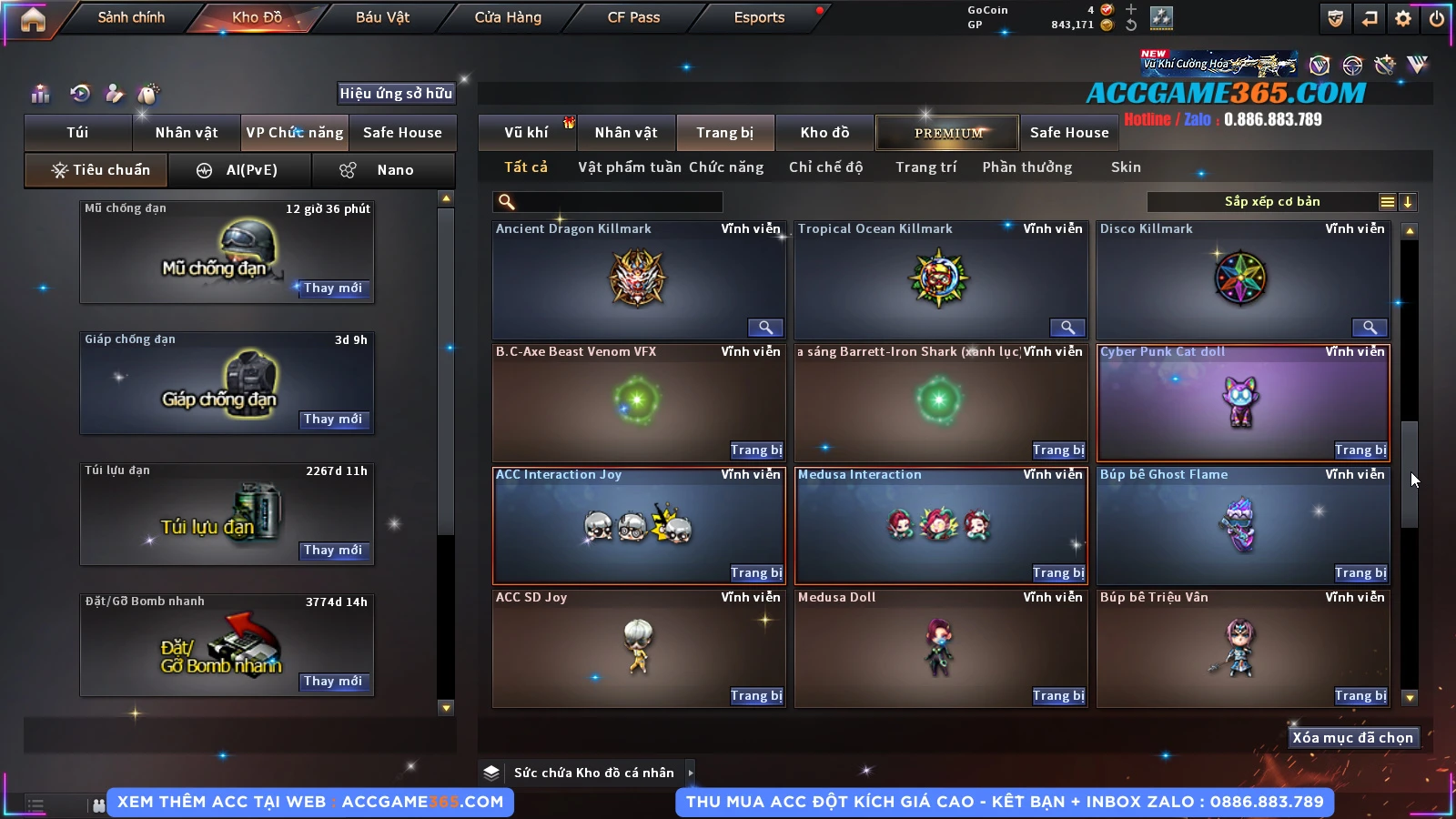Open the PREMIUM inventory tab
The height and width of the screenshot is (819, 1456).
pos(947,133)
